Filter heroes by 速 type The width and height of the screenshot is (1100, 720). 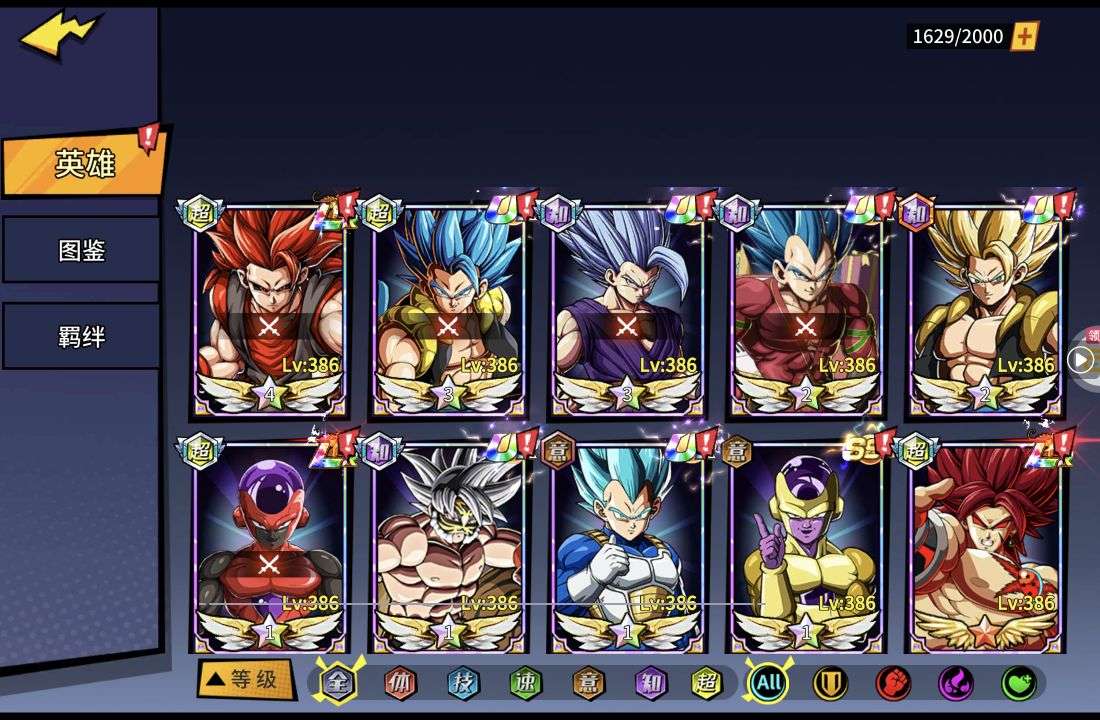coord(525,683)
